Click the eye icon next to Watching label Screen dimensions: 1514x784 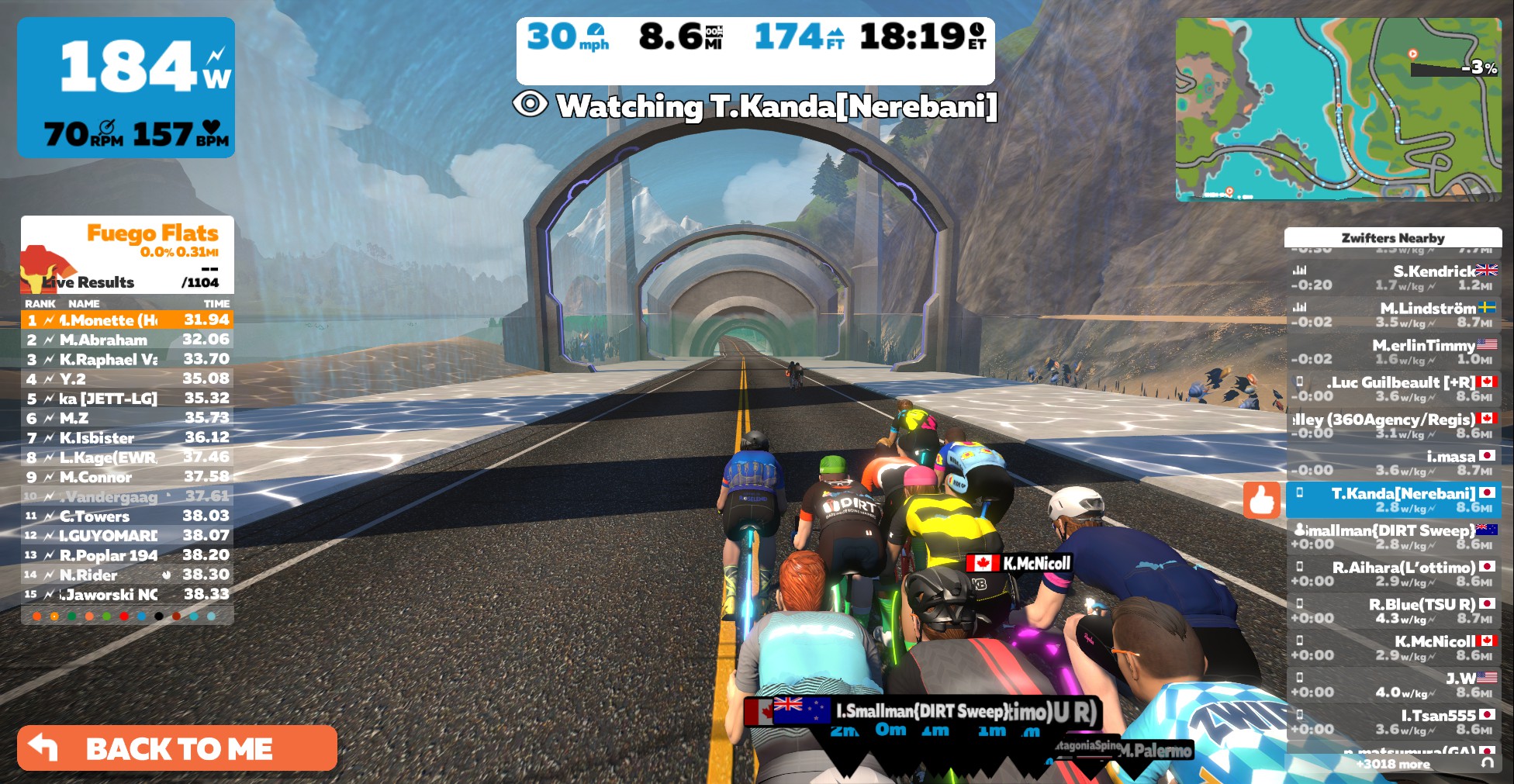[531, 105]
